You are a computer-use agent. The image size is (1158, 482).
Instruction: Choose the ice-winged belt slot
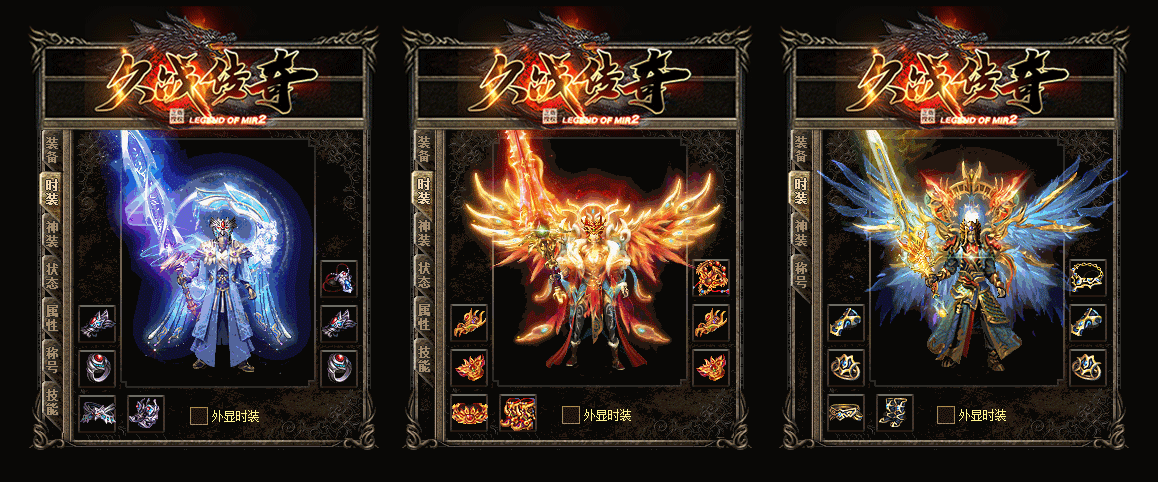[97, 413]
